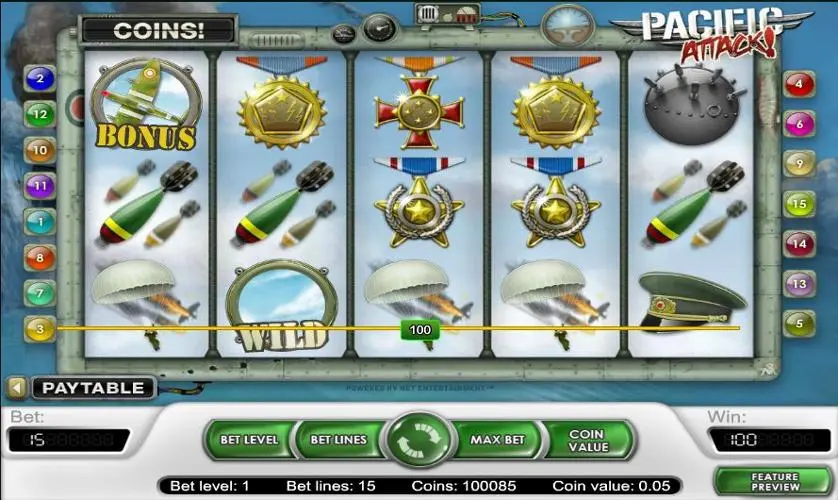Click the Bet Level button
The width and height of the screenshot is (838, 500).
[x=250, y=440]
